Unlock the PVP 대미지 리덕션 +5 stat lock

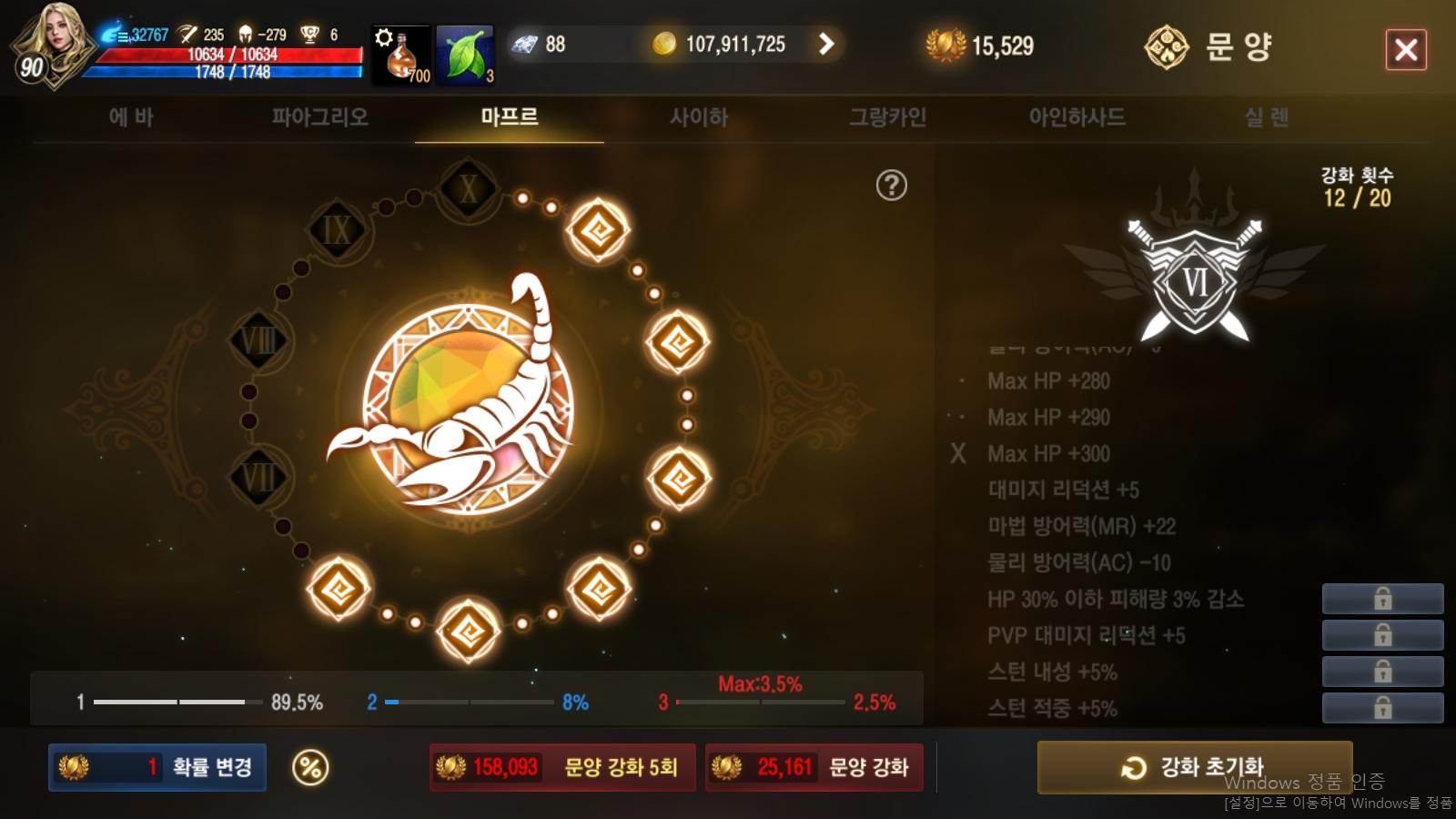click(1384, 635)
